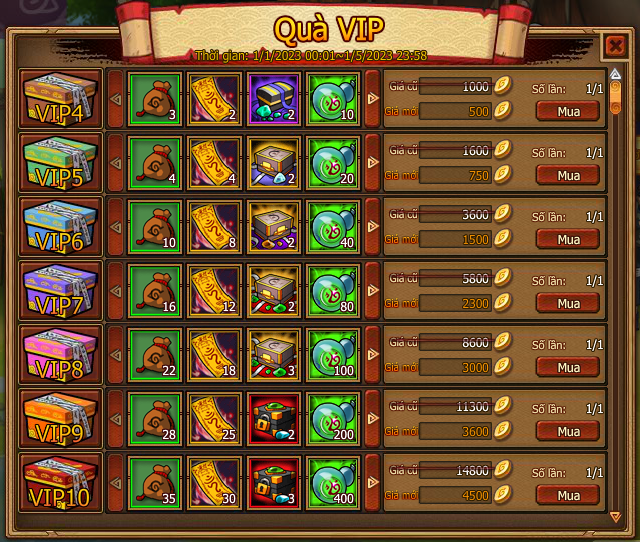Image resolution: width=640 pixels, height=542 pixels.
Task: Inspect the VIP4 purple treasure chest reward
Action: click(275, 99)
